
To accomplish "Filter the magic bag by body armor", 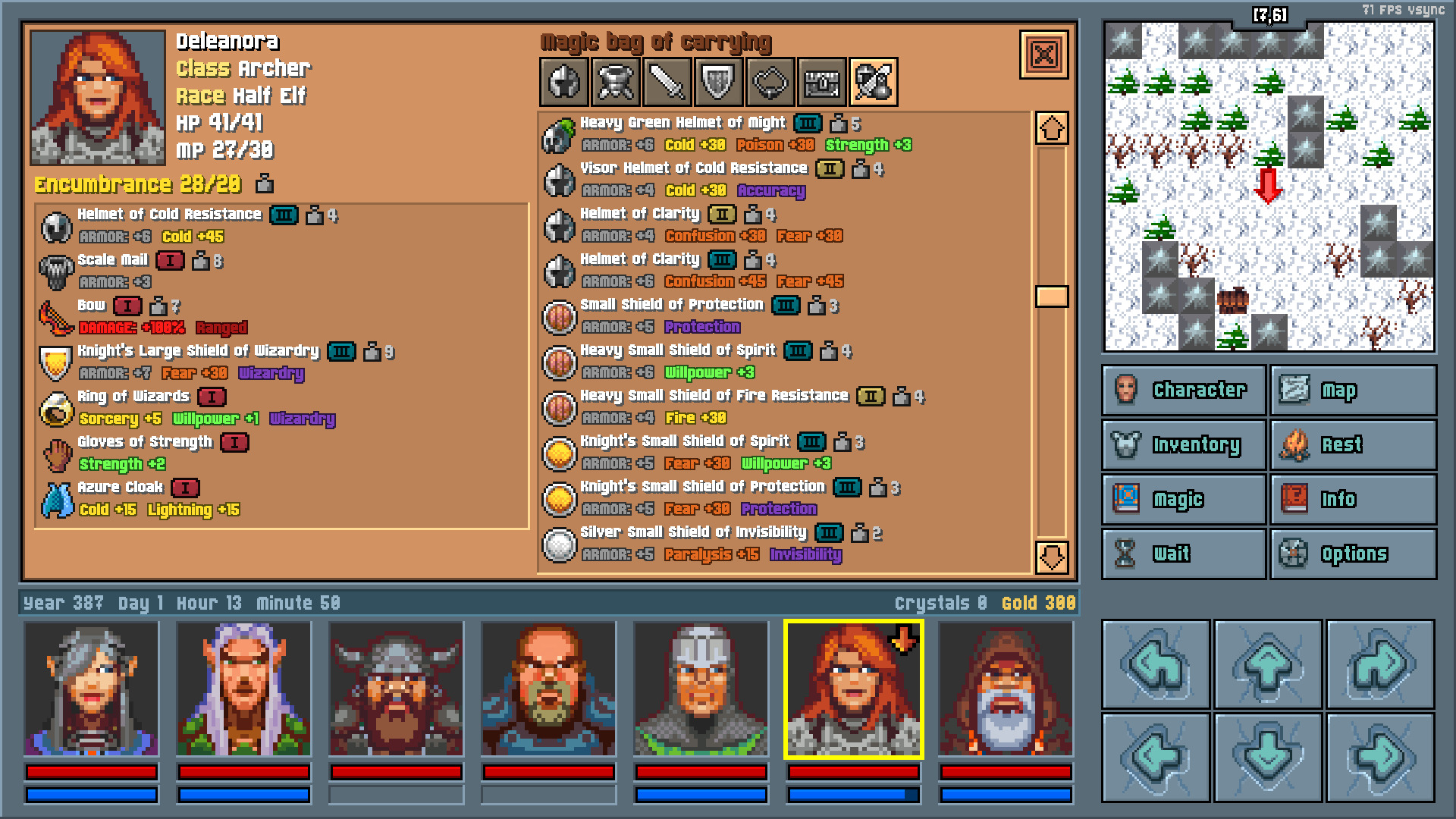I will pos(614,82).
